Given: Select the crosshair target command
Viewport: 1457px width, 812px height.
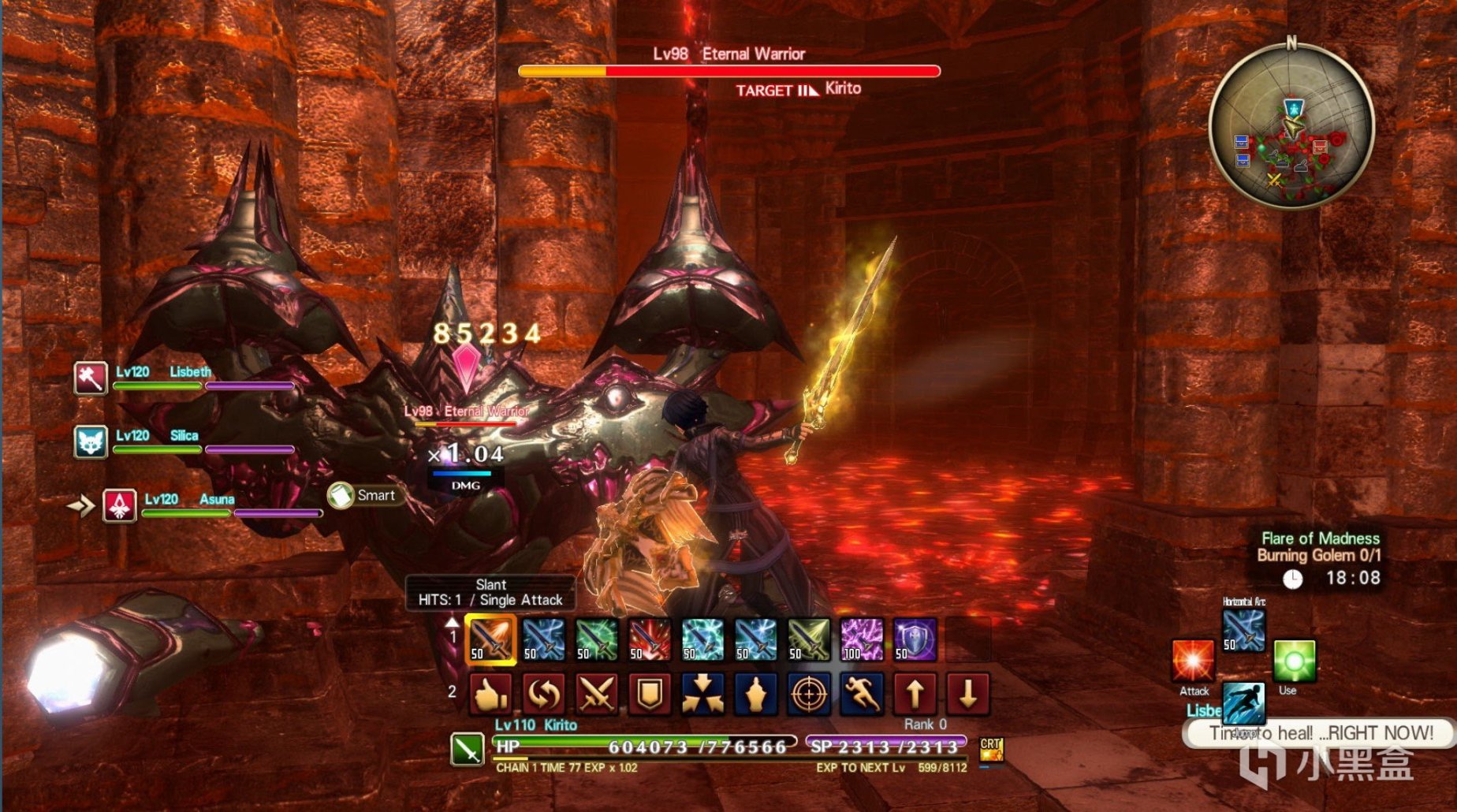Looking at the screenshot, I should click(809, 695).
